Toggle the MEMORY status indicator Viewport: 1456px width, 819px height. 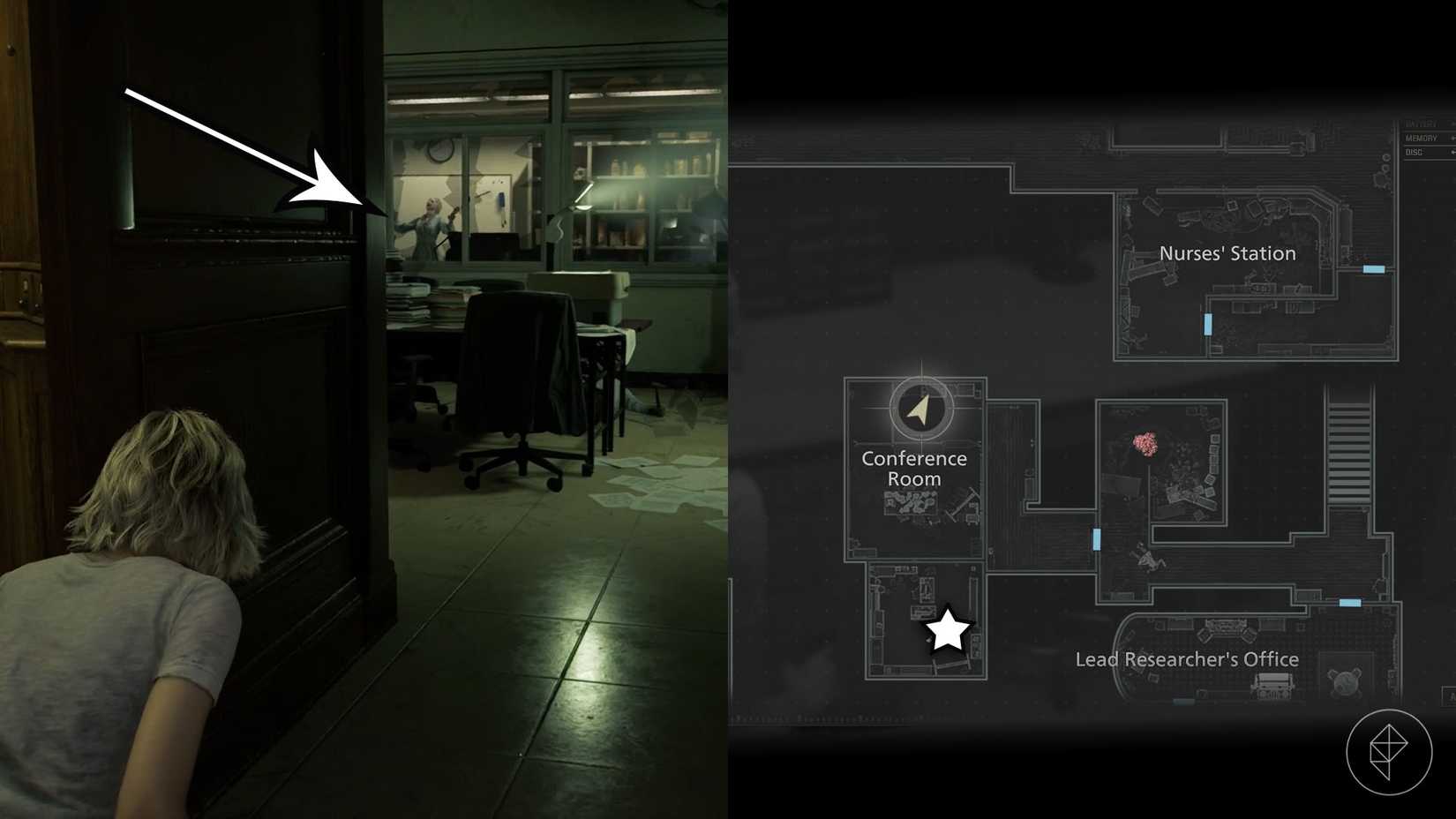(x=1422, y=138)
